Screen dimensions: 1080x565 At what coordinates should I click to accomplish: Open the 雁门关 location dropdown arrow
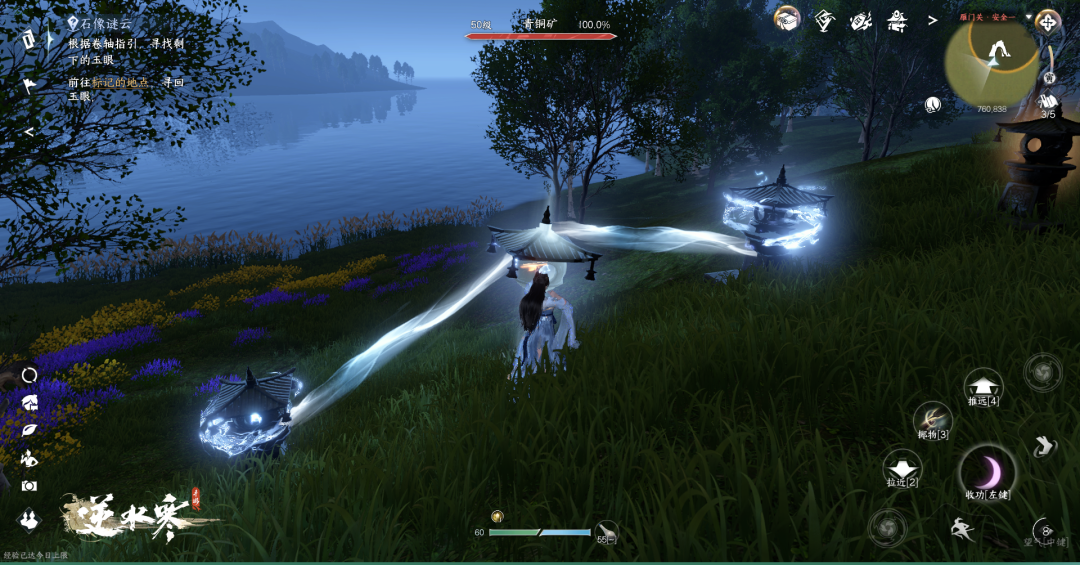coord(1026,17)
